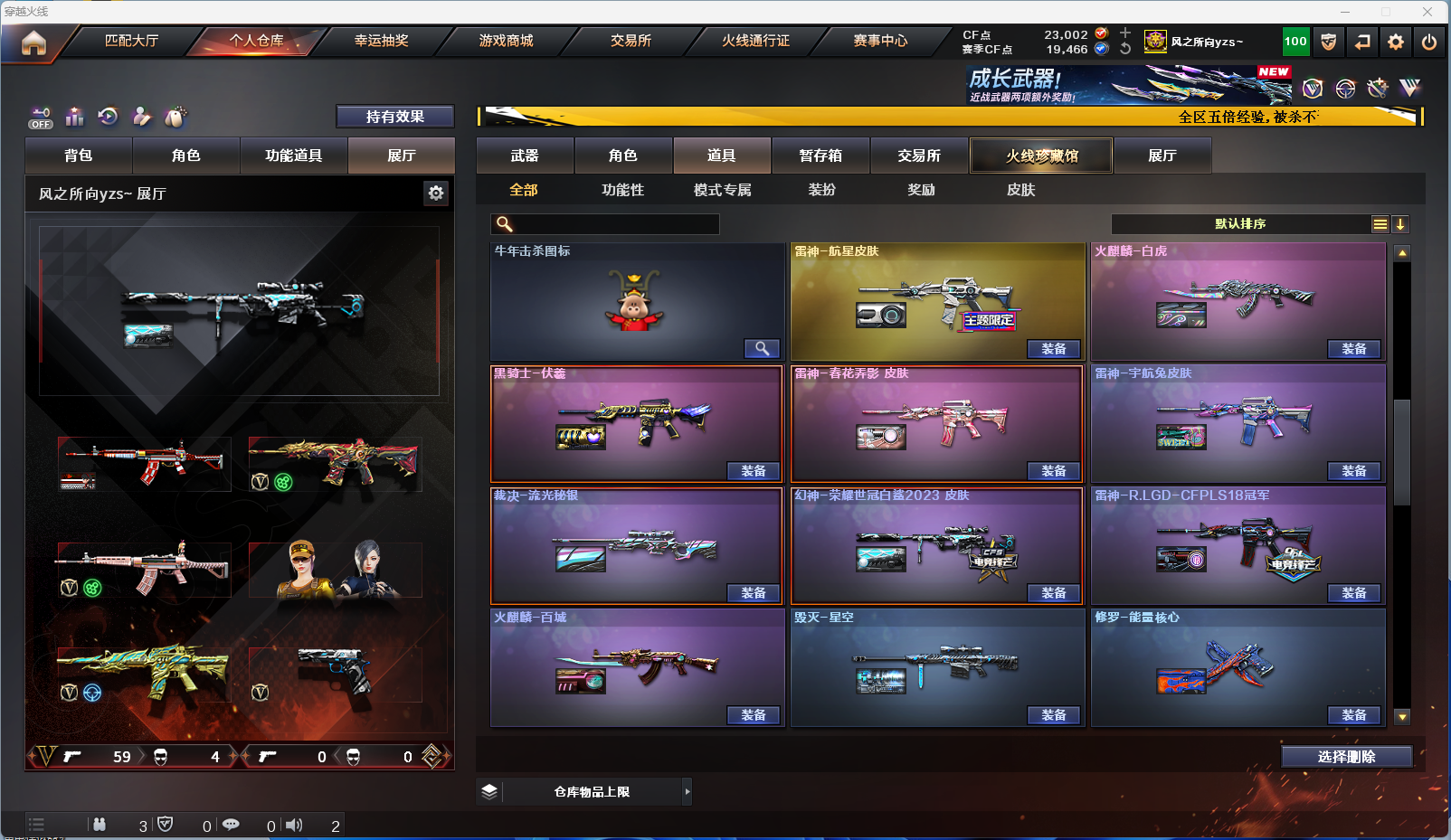The width and height of the screenshot is (1451, 840).
Task: Filter items by 皮肤 category
Action: pos(1020,190)
